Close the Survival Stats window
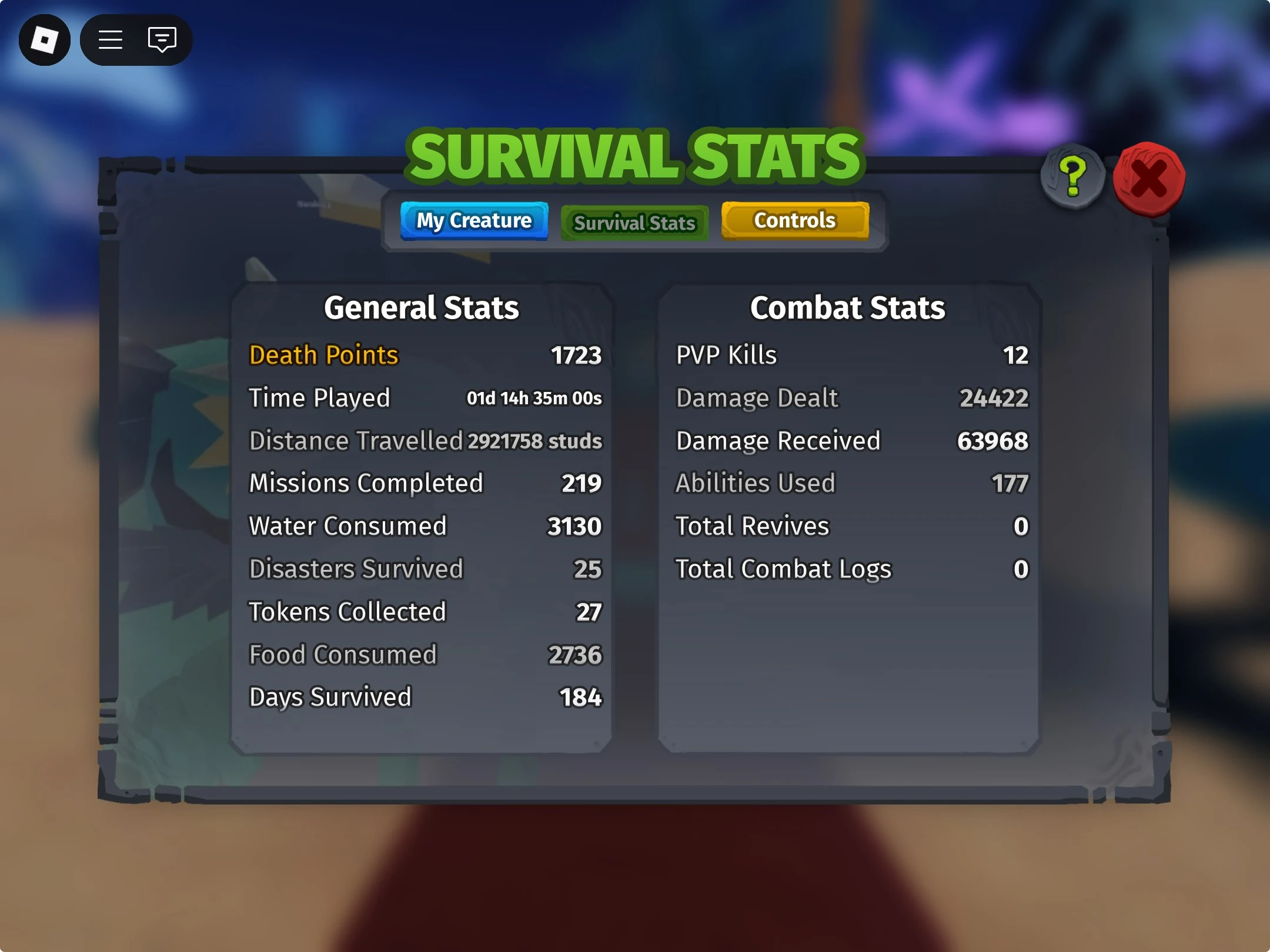This screenshot has height=952, width=1270. tap(1149, 176)
